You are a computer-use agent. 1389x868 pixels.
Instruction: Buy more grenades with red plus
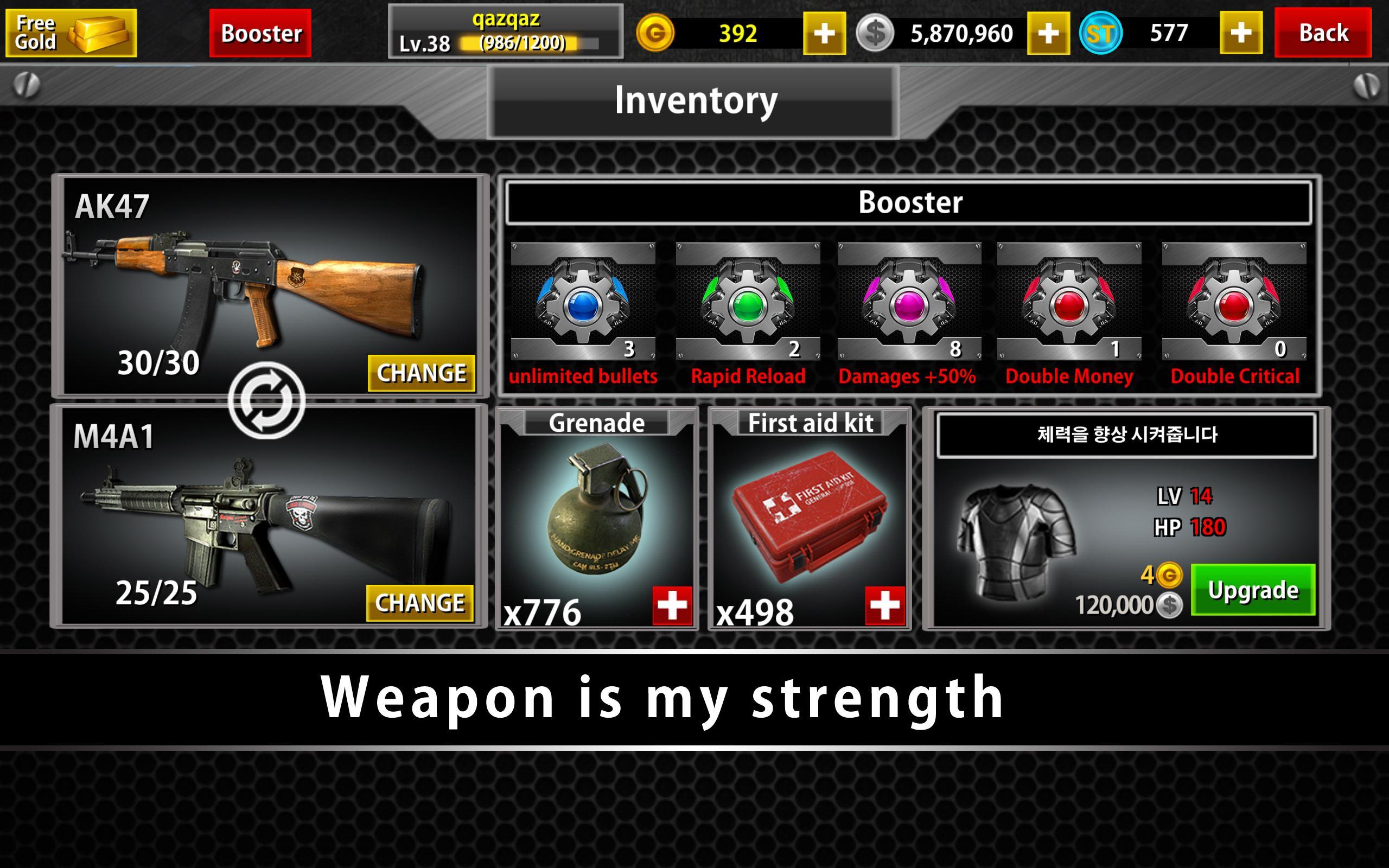672,605
